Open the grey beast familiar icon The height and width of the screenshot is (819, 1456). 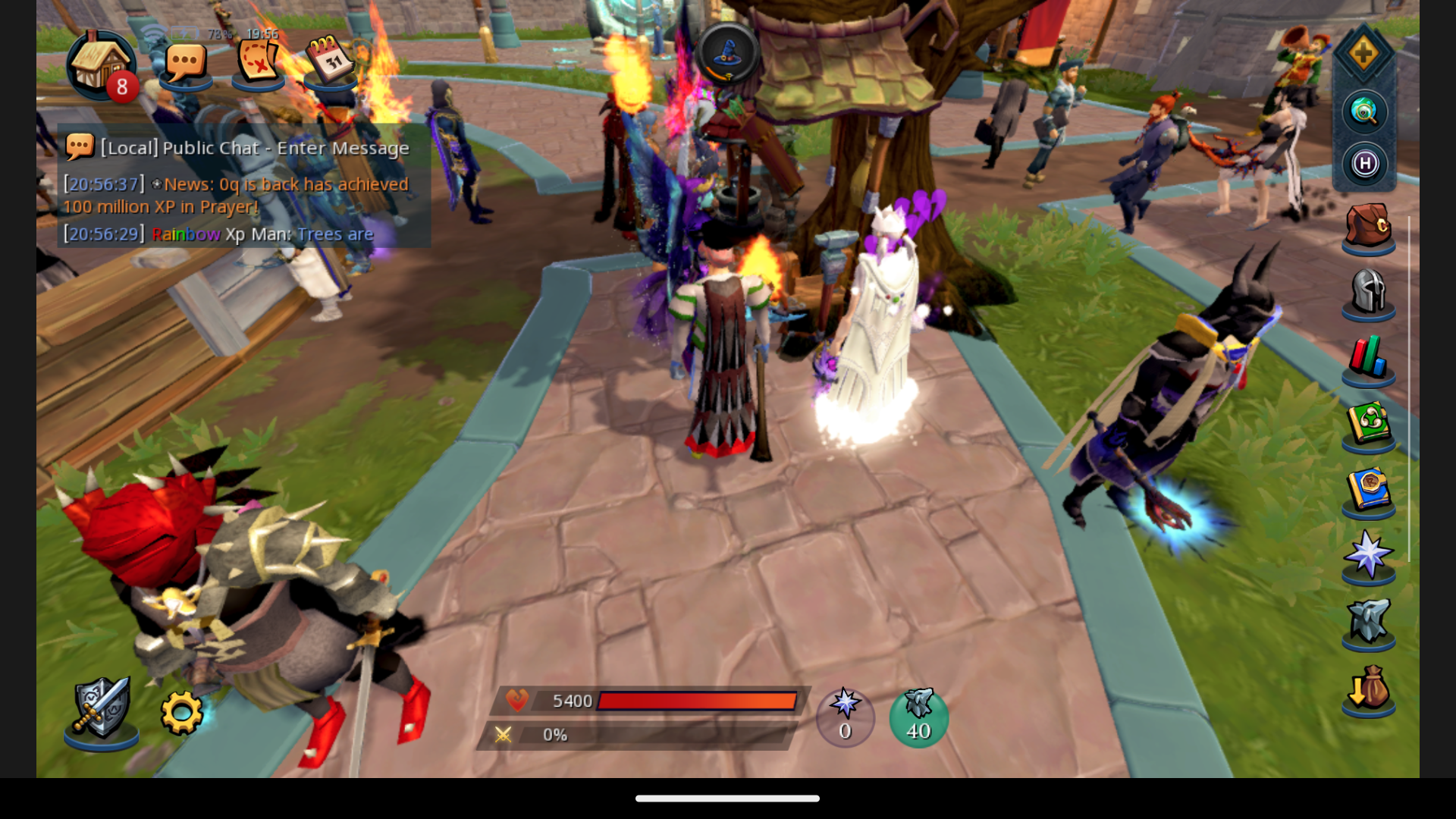coord(1368,622)
